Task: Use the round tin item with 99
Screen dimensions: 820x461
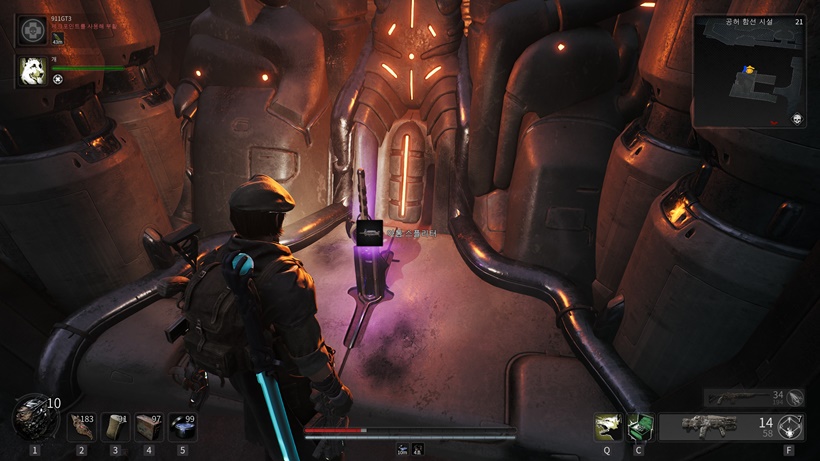Action: click(x=182, y=426)
